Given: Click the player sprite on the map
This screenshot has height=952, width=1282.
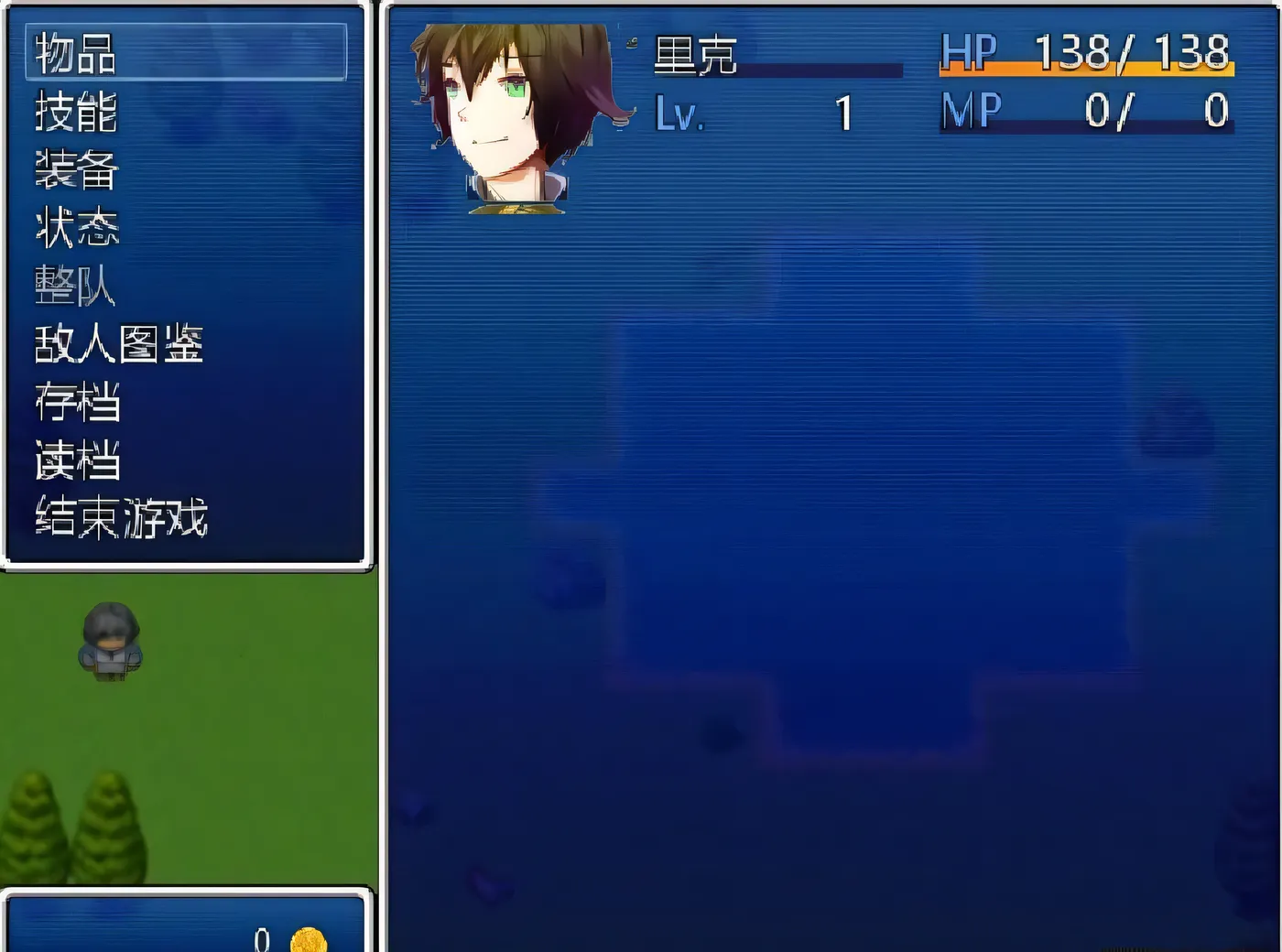Looking at the screenshot, I should (x=112, y=641).
